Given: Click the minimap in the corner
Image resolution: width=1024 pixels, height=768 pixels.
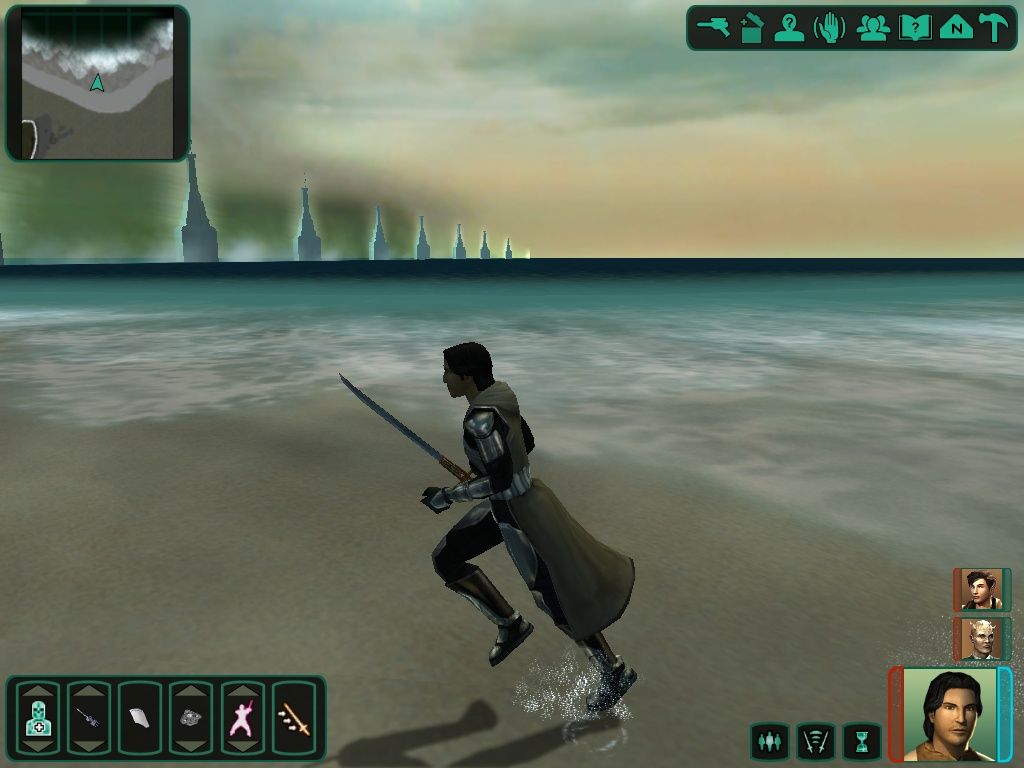Looking at the screenshot, I should [97, 83].
